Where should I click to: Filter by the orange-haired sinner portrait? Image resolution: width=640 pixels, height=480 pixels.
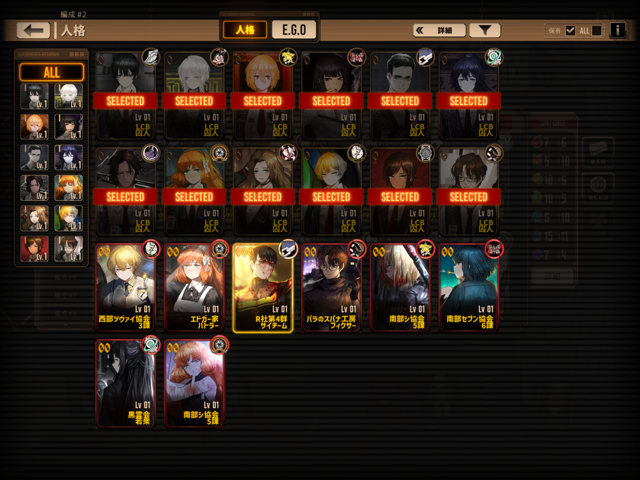point(68,187)
